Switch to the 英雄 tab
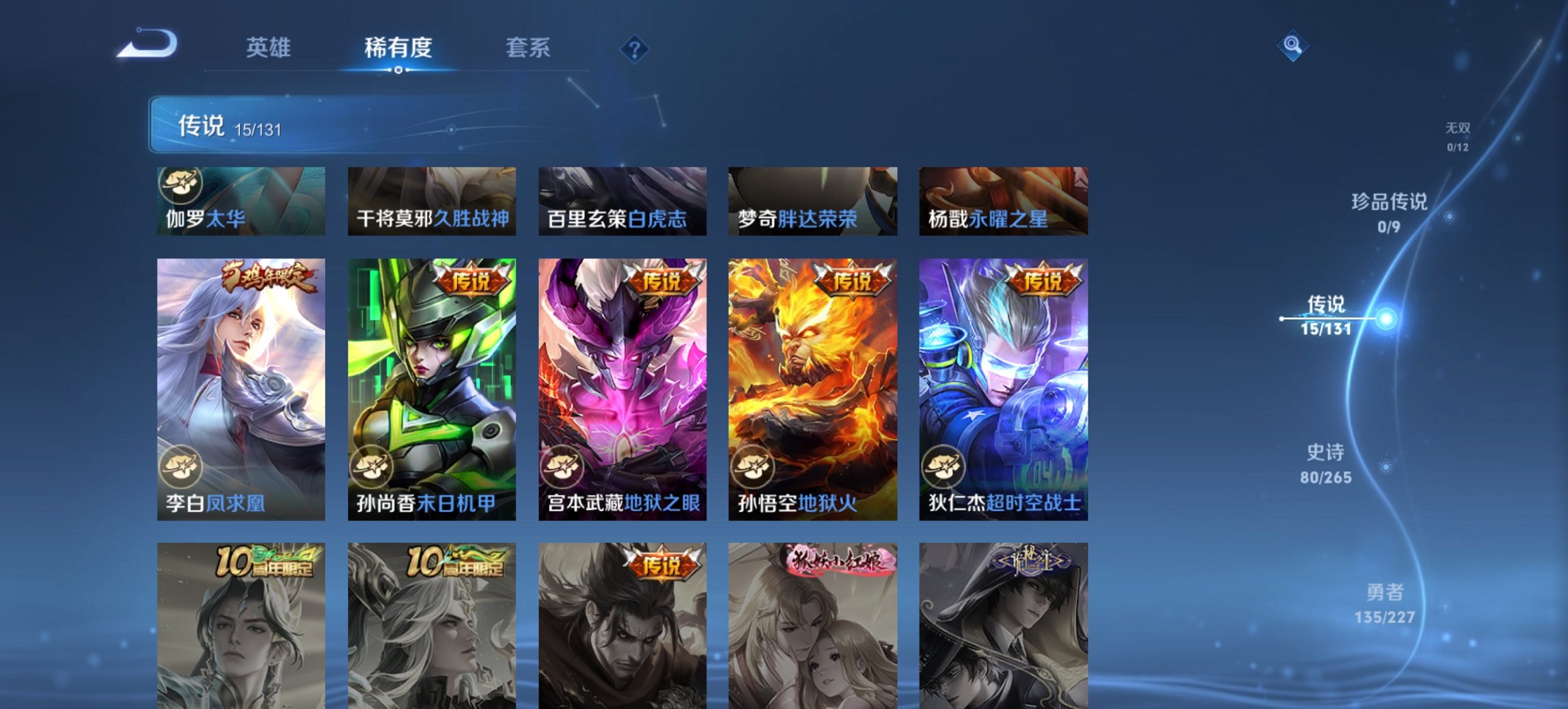The width and height of the screenshot is (1568, 709). point(271,49)
